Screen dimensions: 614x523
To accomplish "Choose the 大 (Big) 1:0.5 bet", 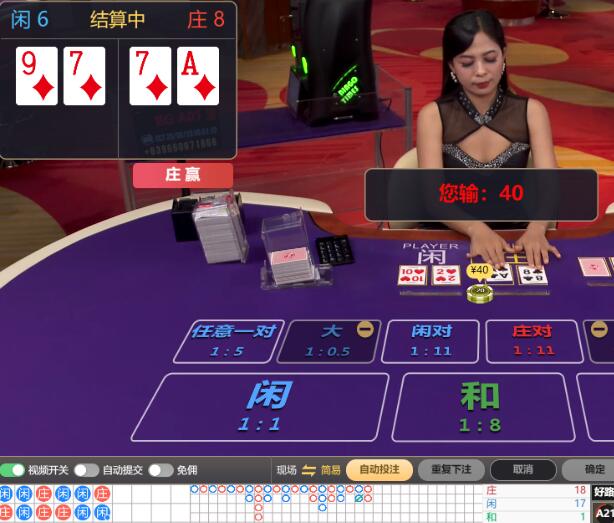I will (x=333, y=341).
